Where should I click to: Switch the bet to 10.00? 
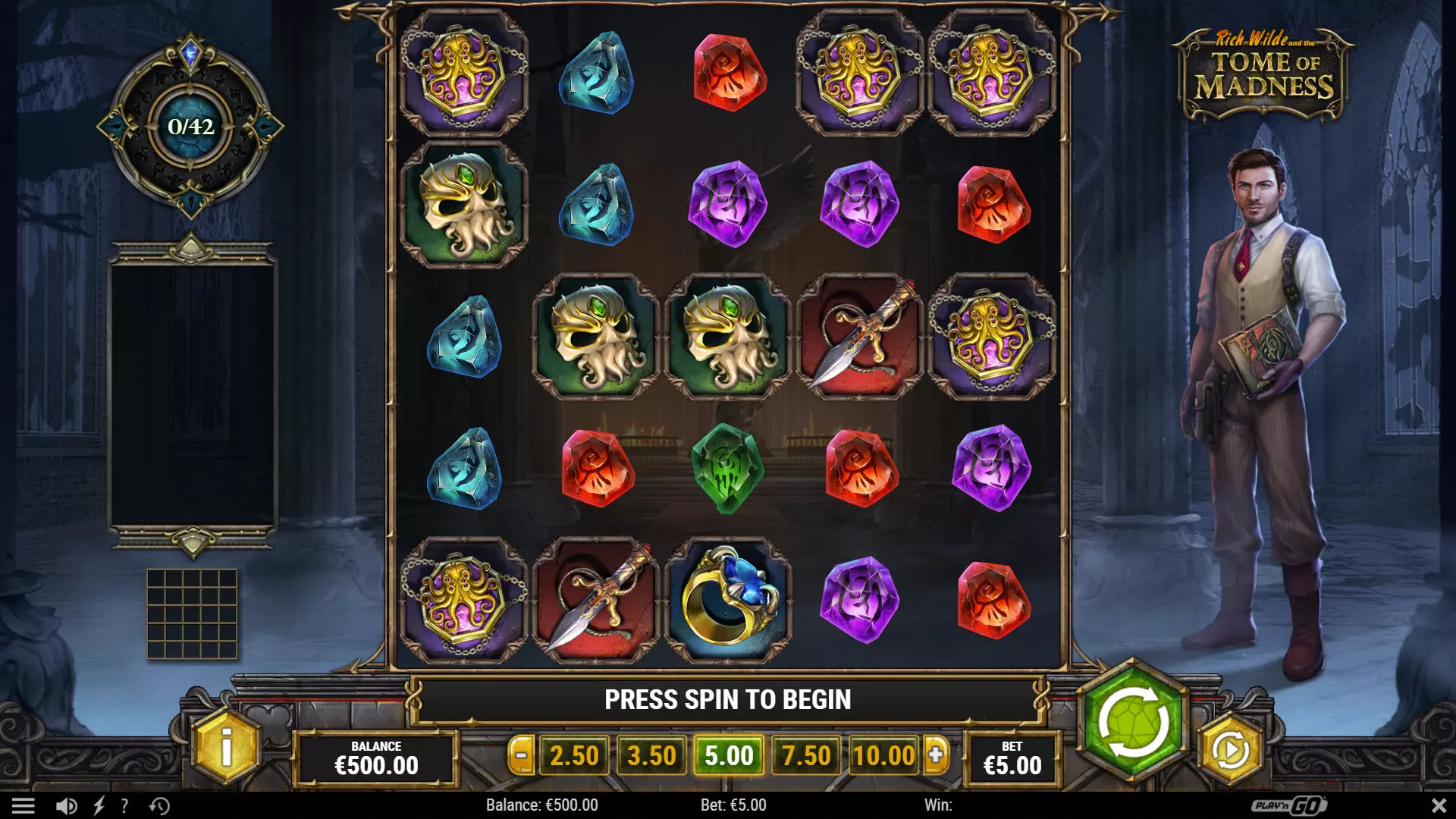coord(883,755)
